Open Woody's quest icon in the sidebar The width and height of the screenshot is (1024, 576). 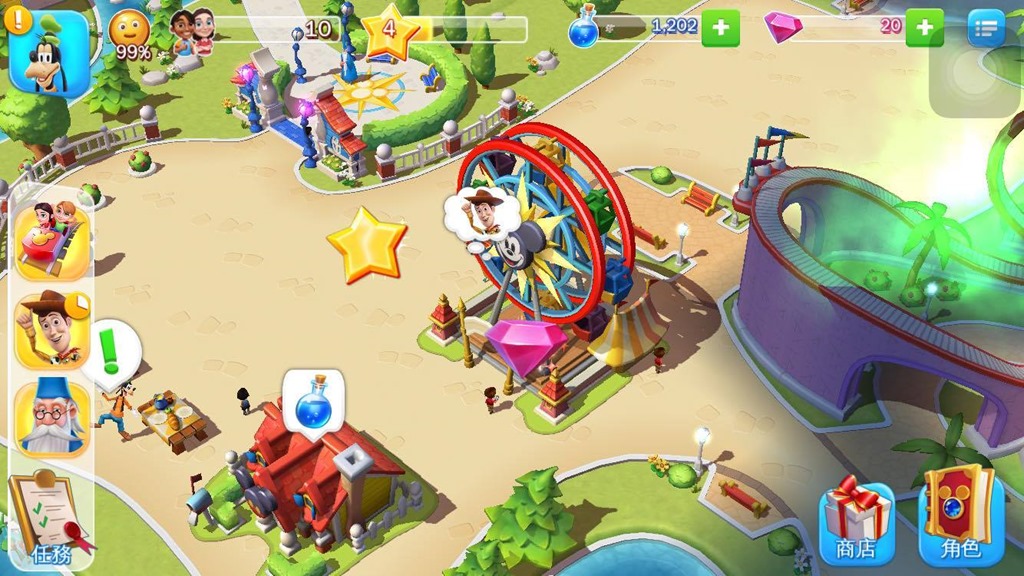[52, 328]
